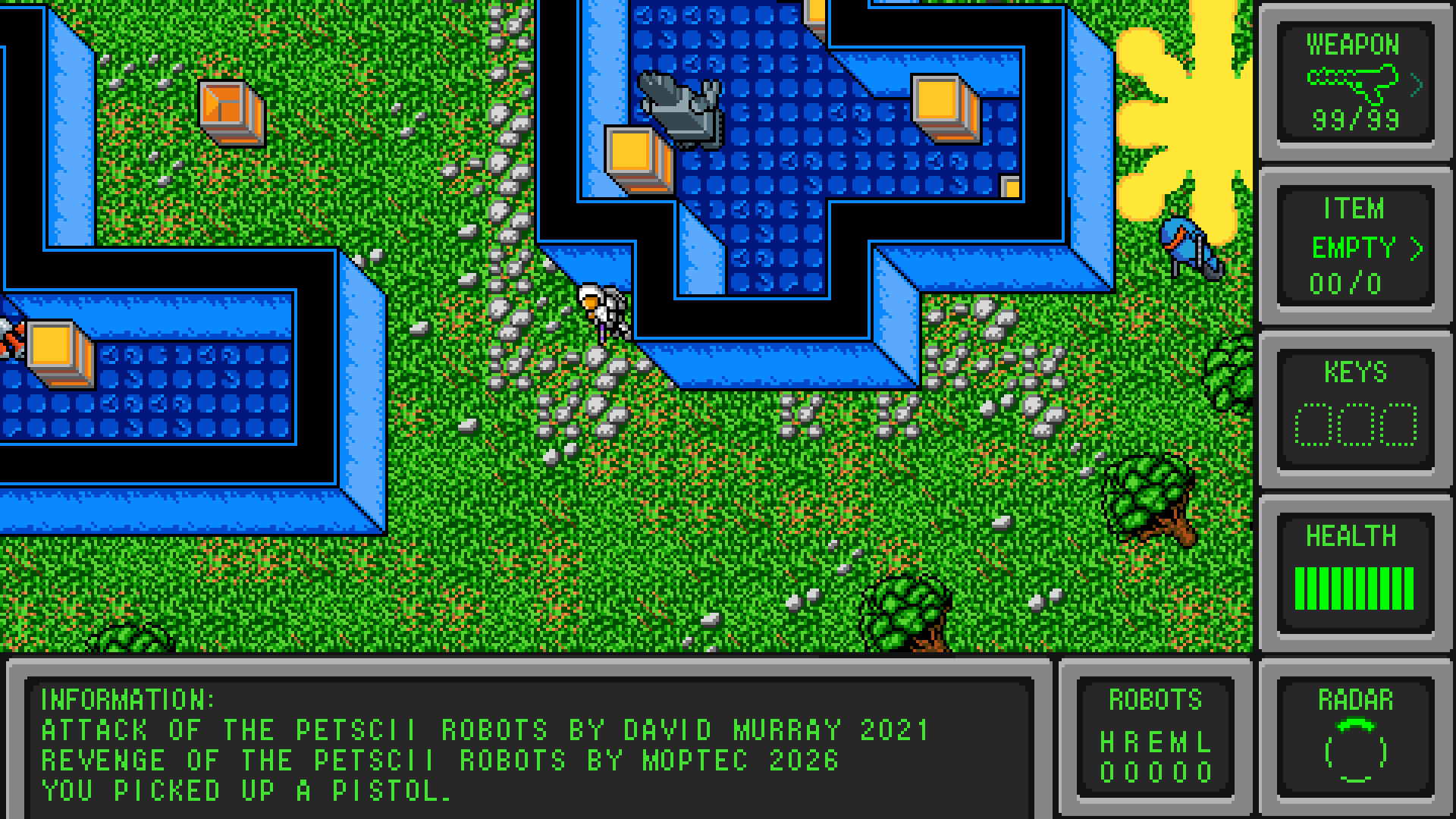This screenshot has width=1456, height=819.
Task: Open the radar display
Action: [x=1355, y=751]
